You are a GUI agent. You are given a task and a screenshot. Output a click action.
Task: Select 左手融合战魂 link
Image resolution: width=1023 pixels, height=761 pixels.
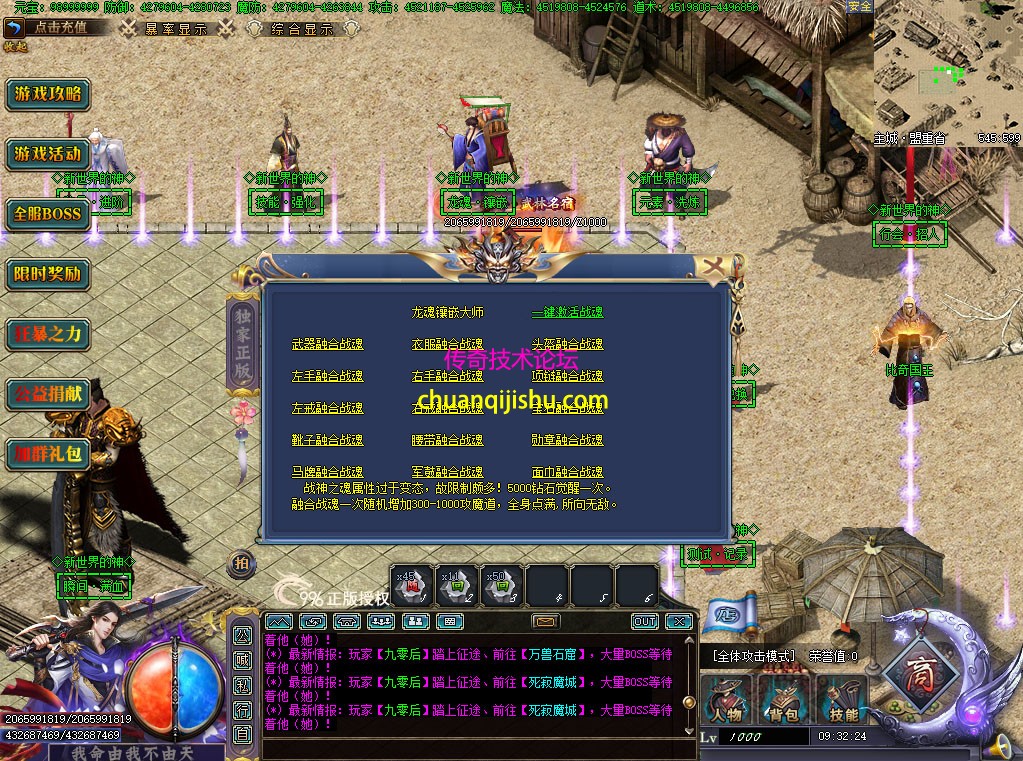[x=327, y=377]
